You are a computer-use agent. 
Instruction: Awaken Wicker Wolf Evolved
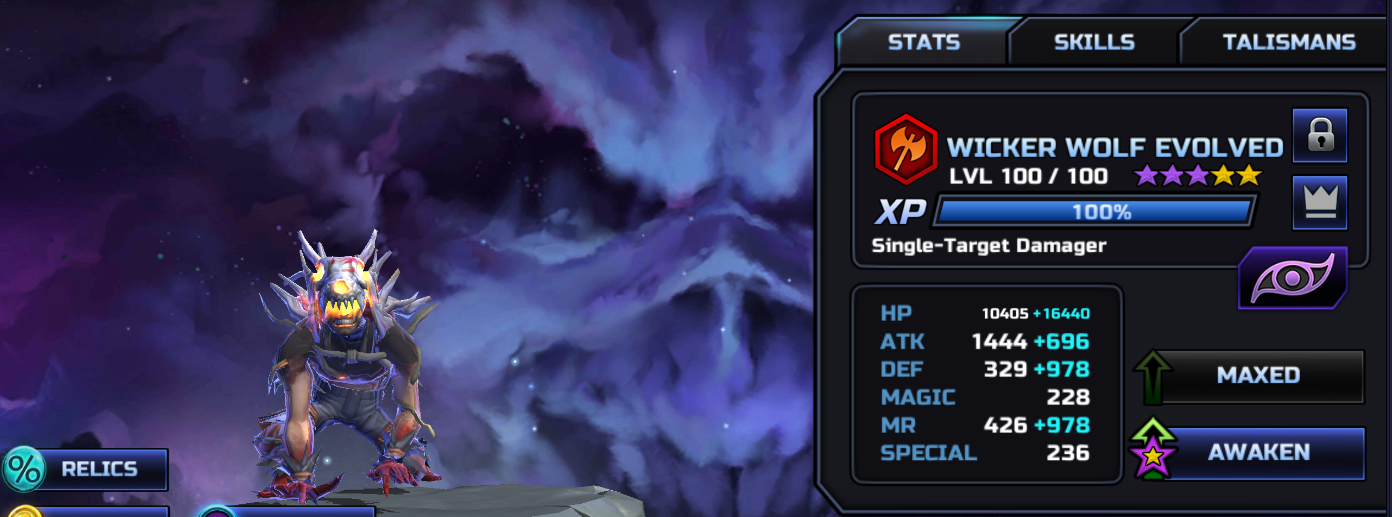pos(1257,453)
